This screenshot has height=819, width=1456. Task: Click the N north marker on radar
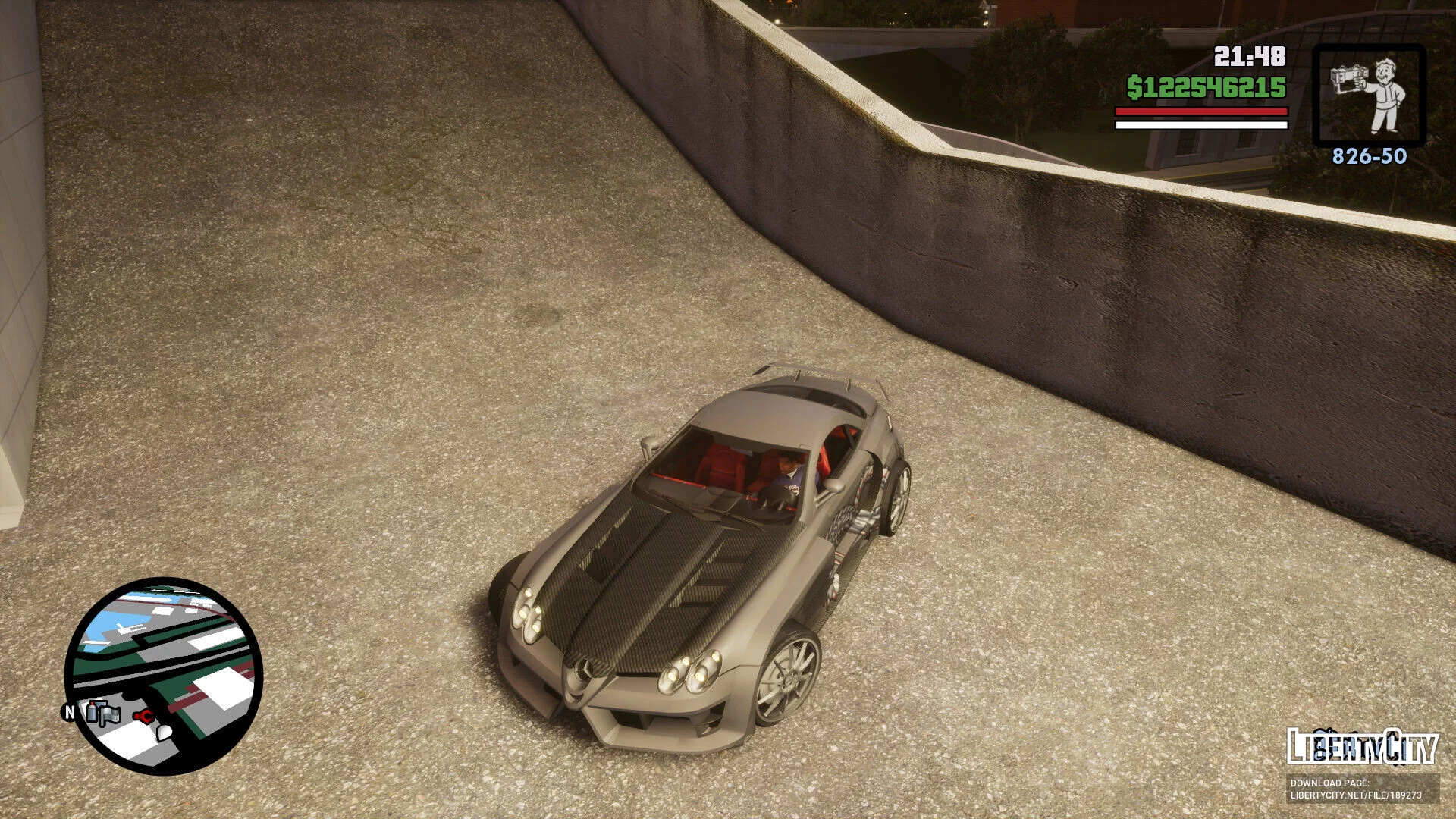click(70, 712)
